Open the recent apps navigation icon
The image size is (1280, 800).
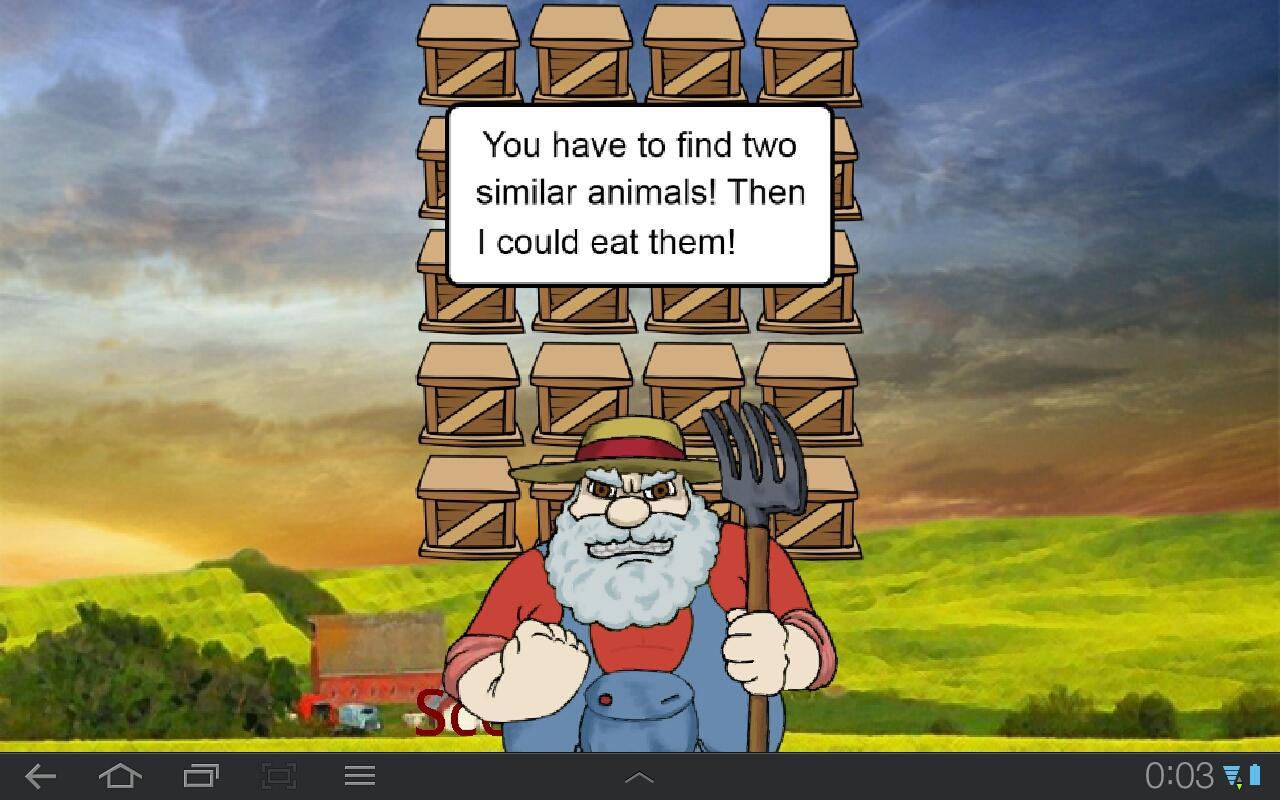[x=199, y=775]
